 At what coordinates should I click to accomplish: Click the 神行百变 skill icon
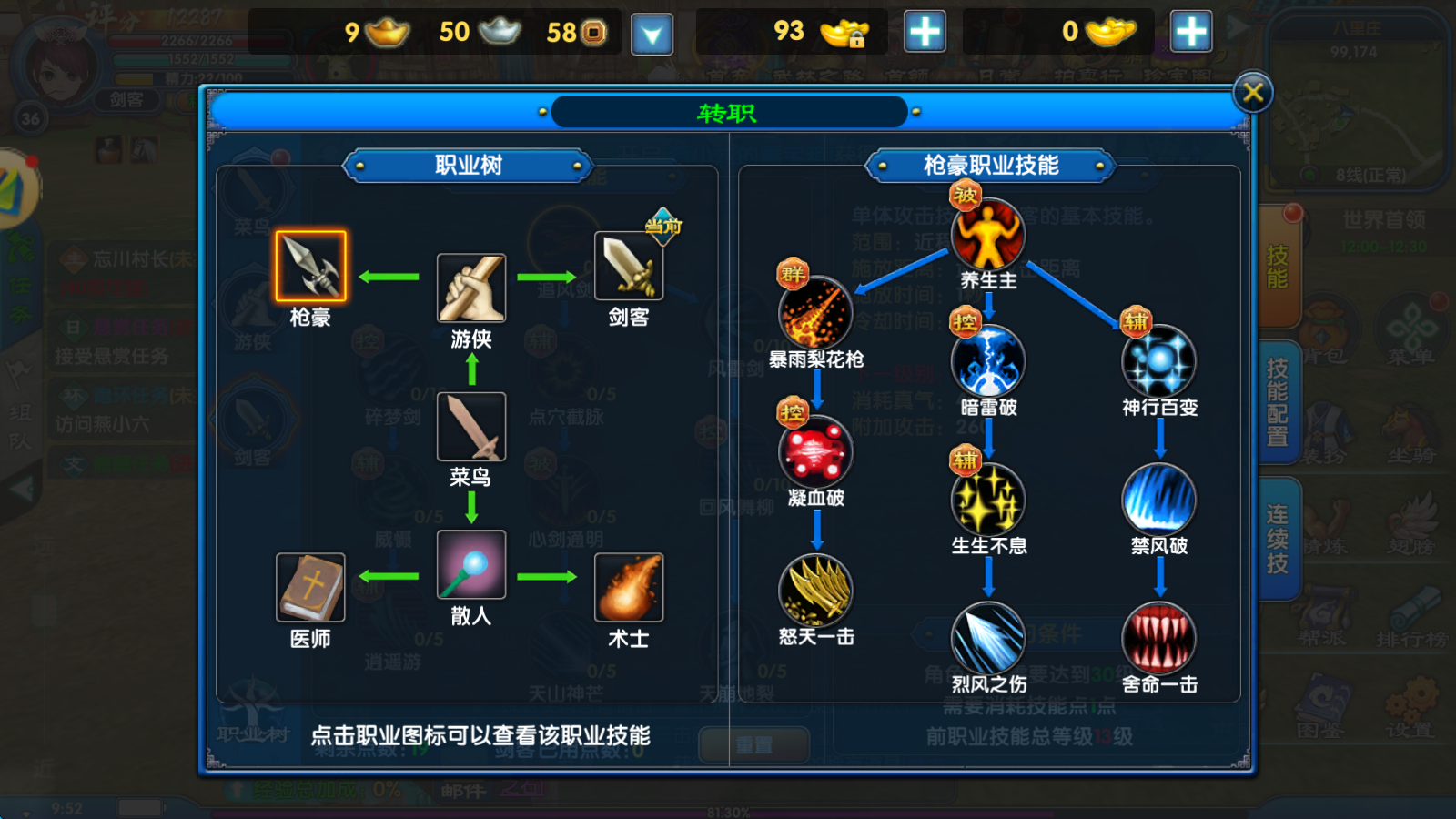pos(1160,362)
